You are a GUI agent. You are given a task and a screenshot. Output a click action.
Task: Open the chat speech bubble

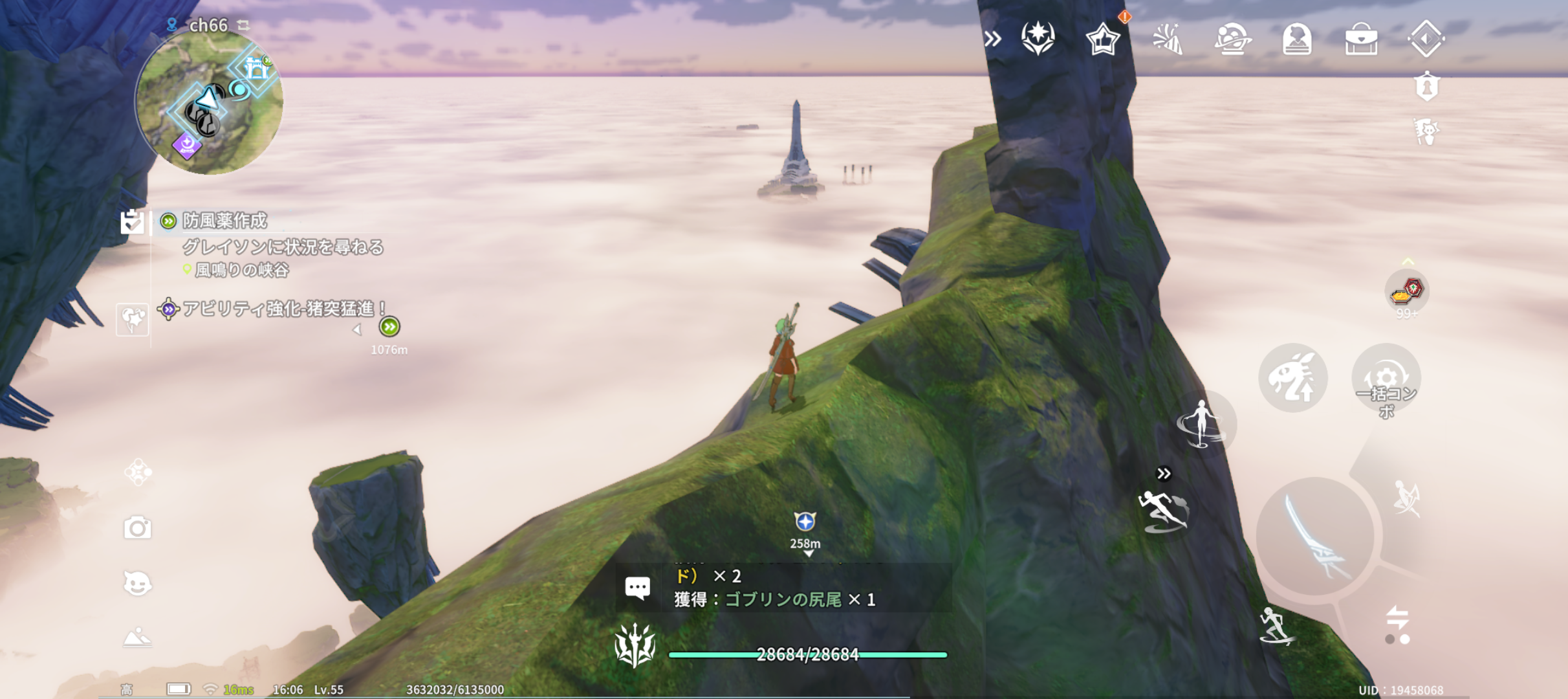pyautogui.click(x=637, y=588)
